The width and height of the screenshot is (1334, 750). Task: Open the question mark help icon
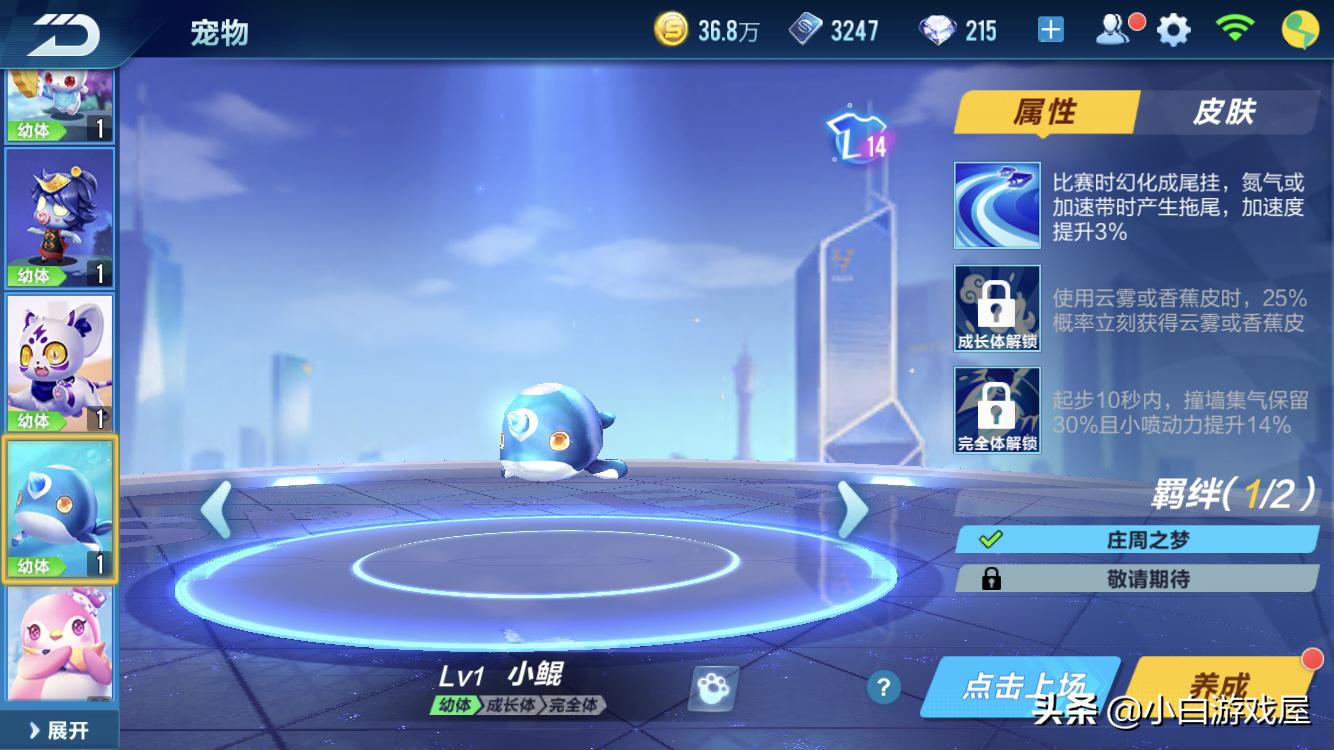(x=882, y=688)
